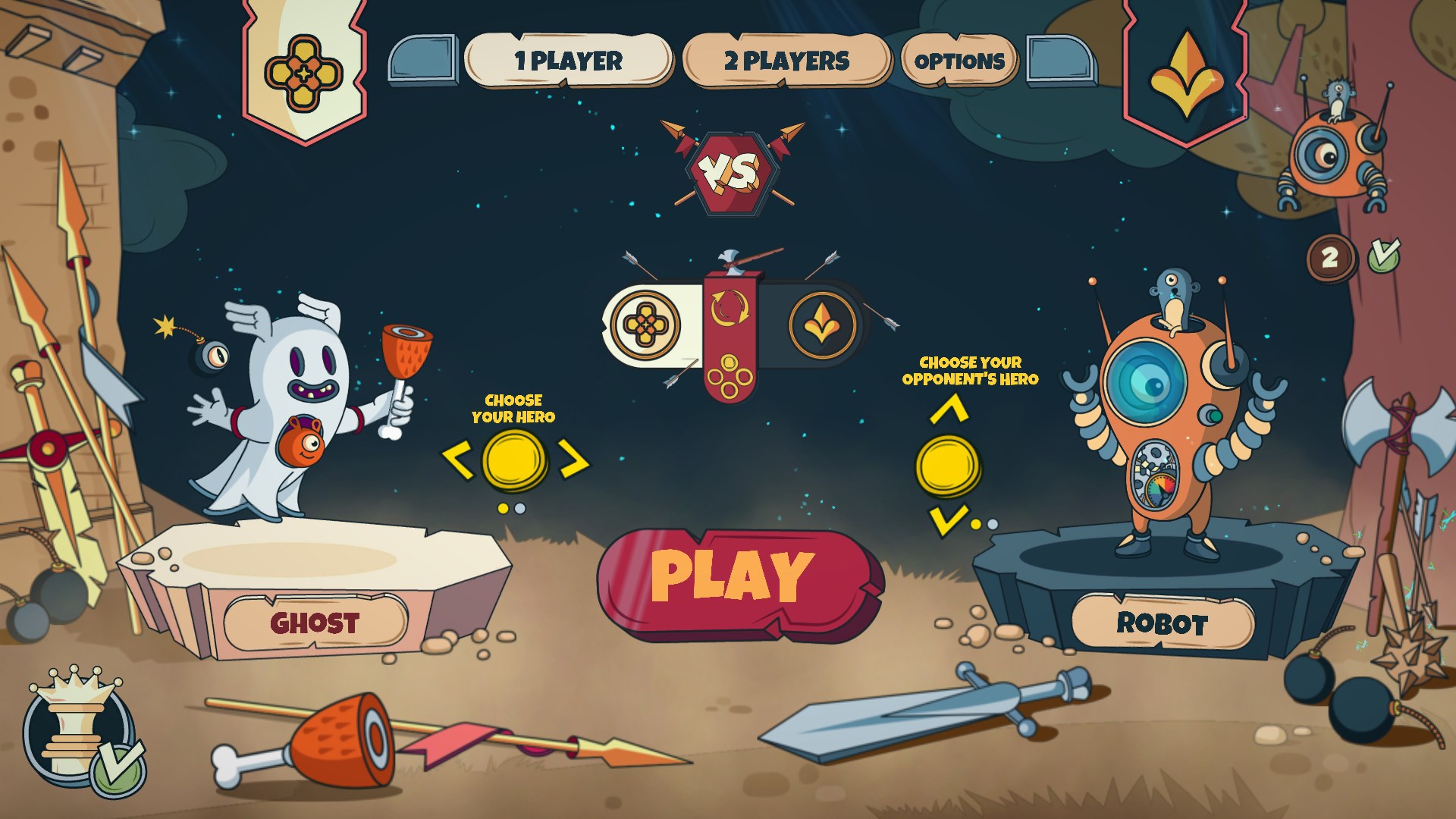Open the Options menu
This screenshot has height=819, width=1456.
point(959,59)
